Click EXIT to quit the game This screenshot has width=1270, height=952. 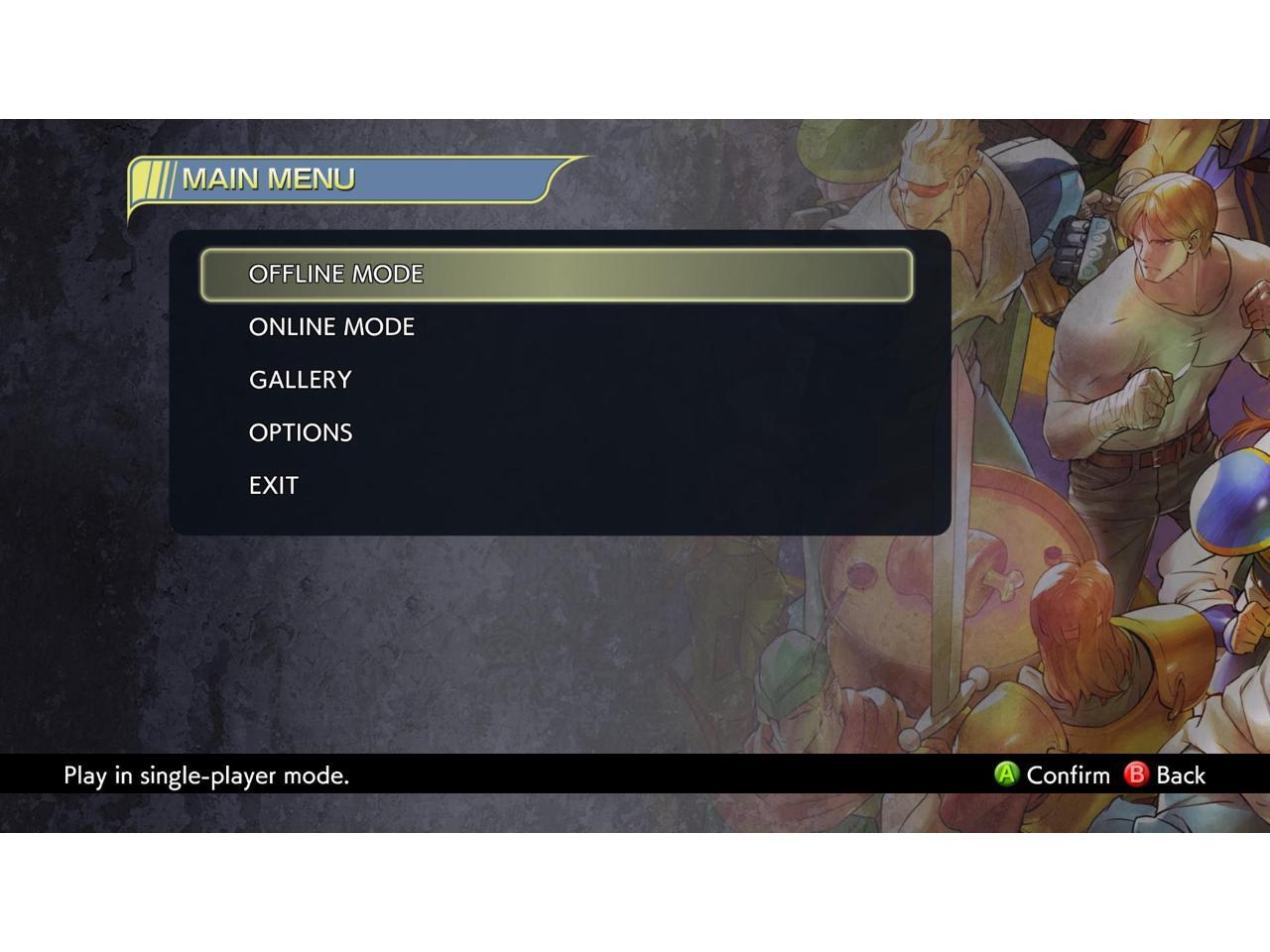click(274, 486)
